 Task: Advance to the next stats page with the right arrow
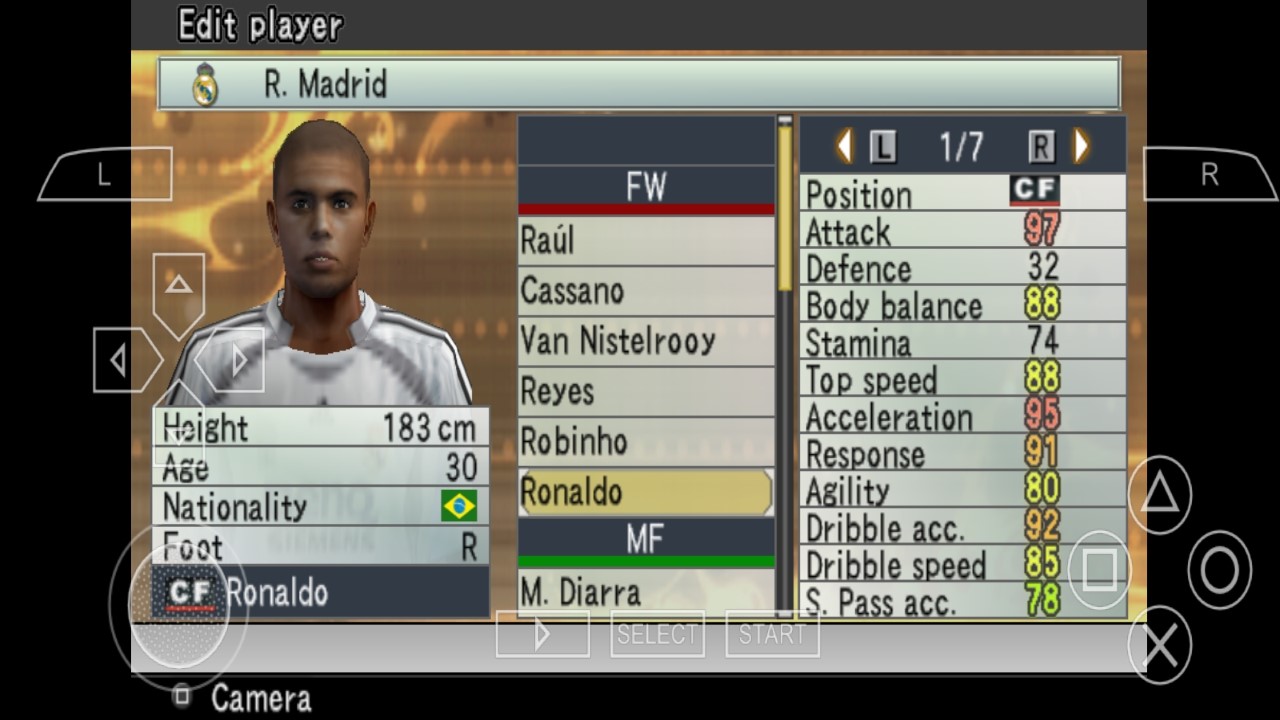click(x=1080, y=145)
